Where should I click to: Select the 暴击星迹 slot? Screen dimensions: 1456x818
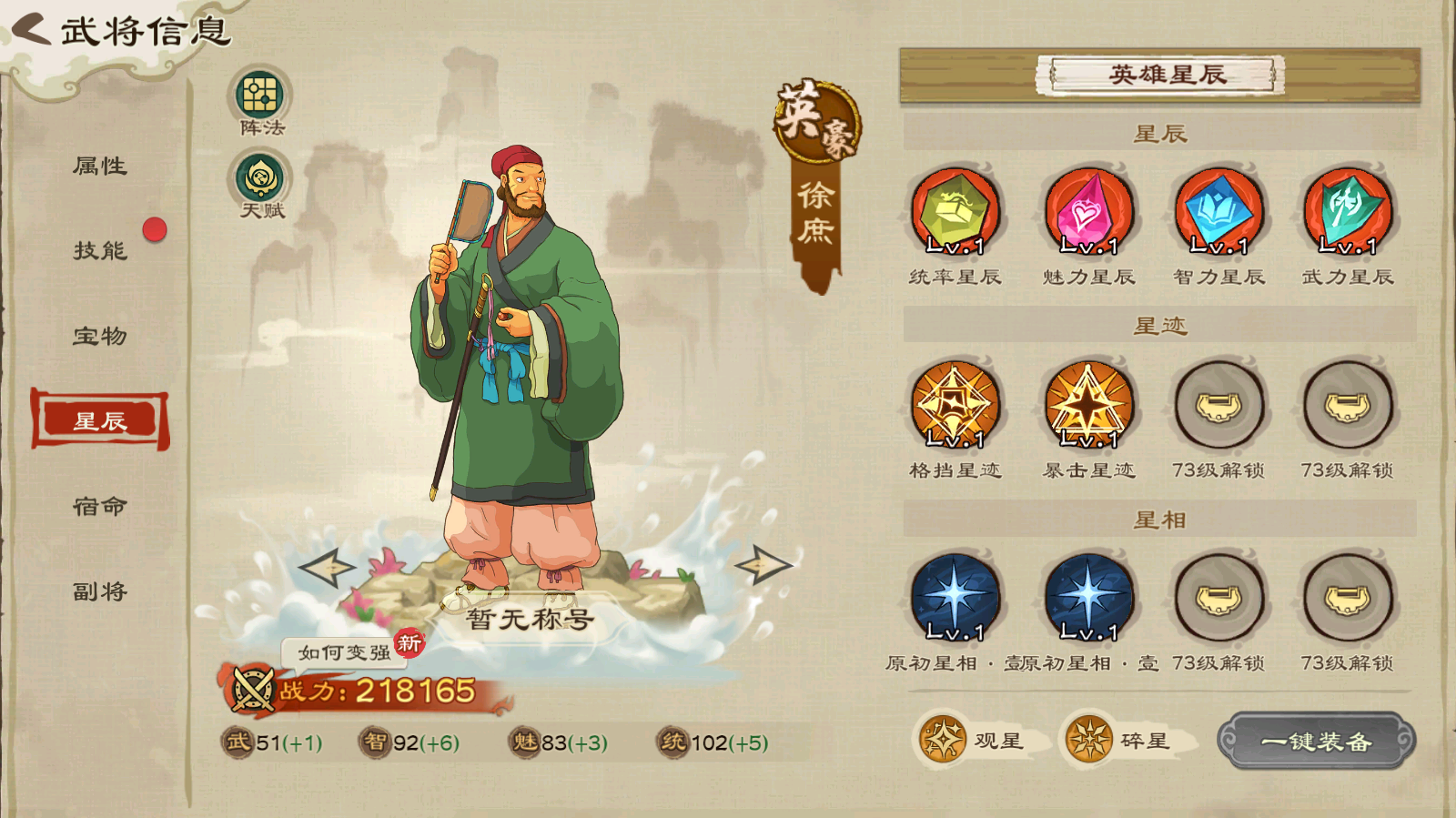[x=1088, y=405]
